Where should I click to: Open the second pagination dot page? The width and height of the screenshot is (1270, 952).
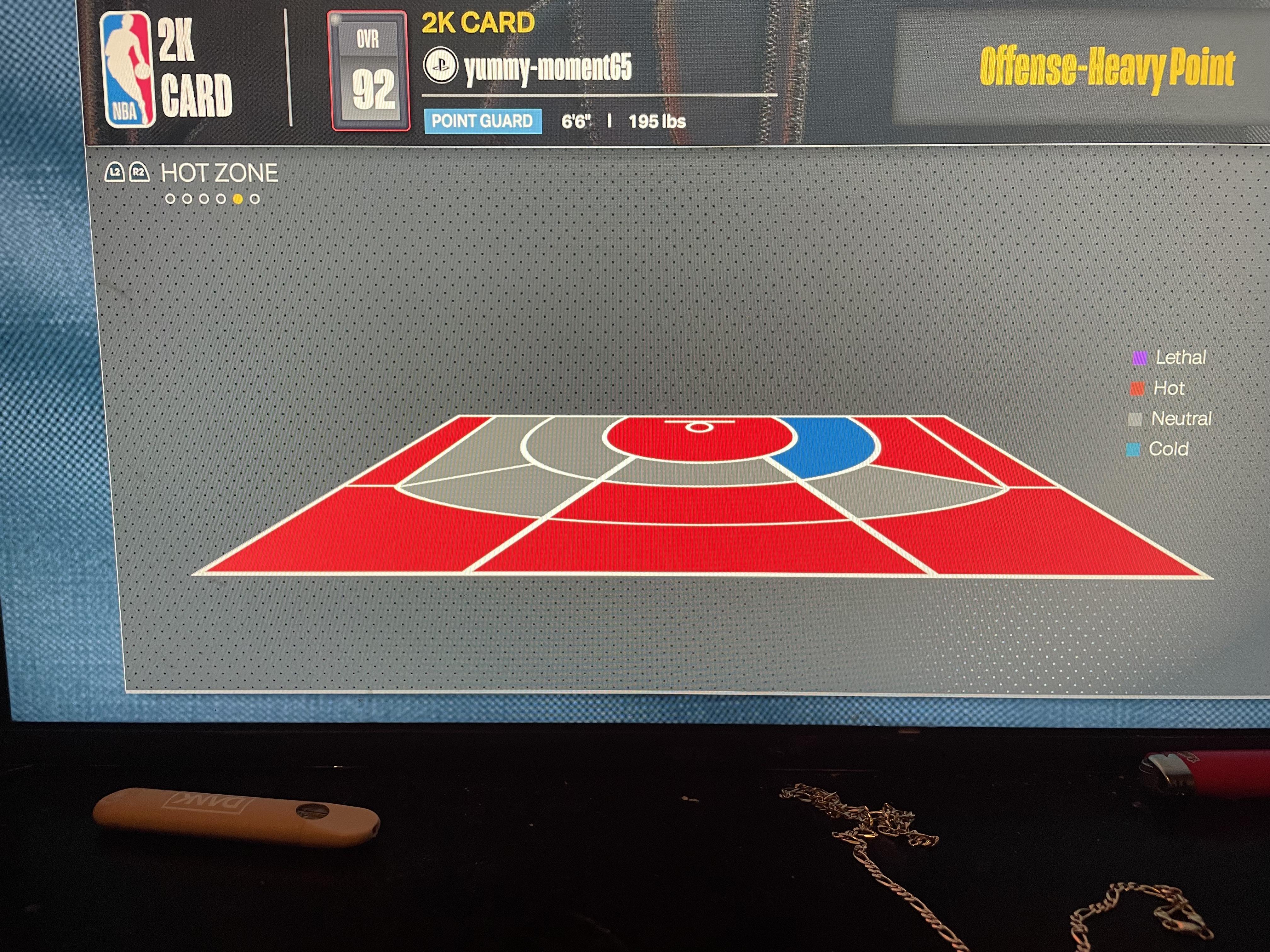(x=186, y=199)
